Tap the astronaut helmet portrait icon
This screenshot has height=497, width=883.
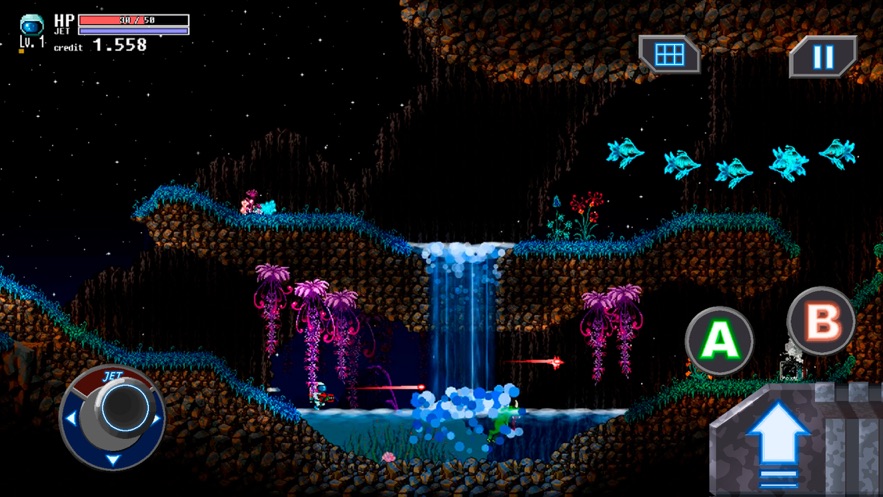(x=32, y=24)
